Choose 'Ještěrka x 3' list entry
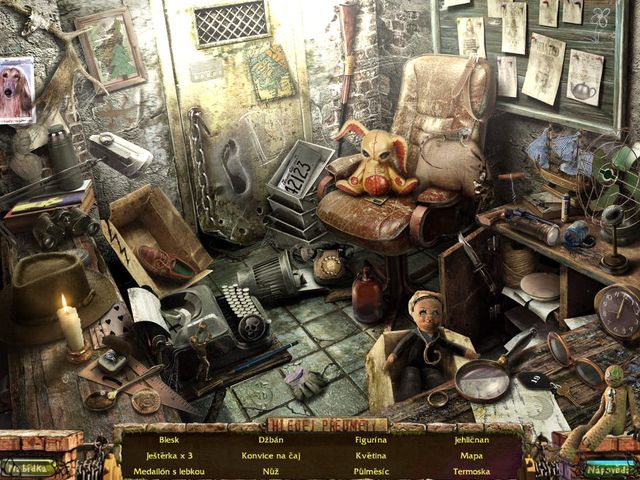 coord(168,455)
